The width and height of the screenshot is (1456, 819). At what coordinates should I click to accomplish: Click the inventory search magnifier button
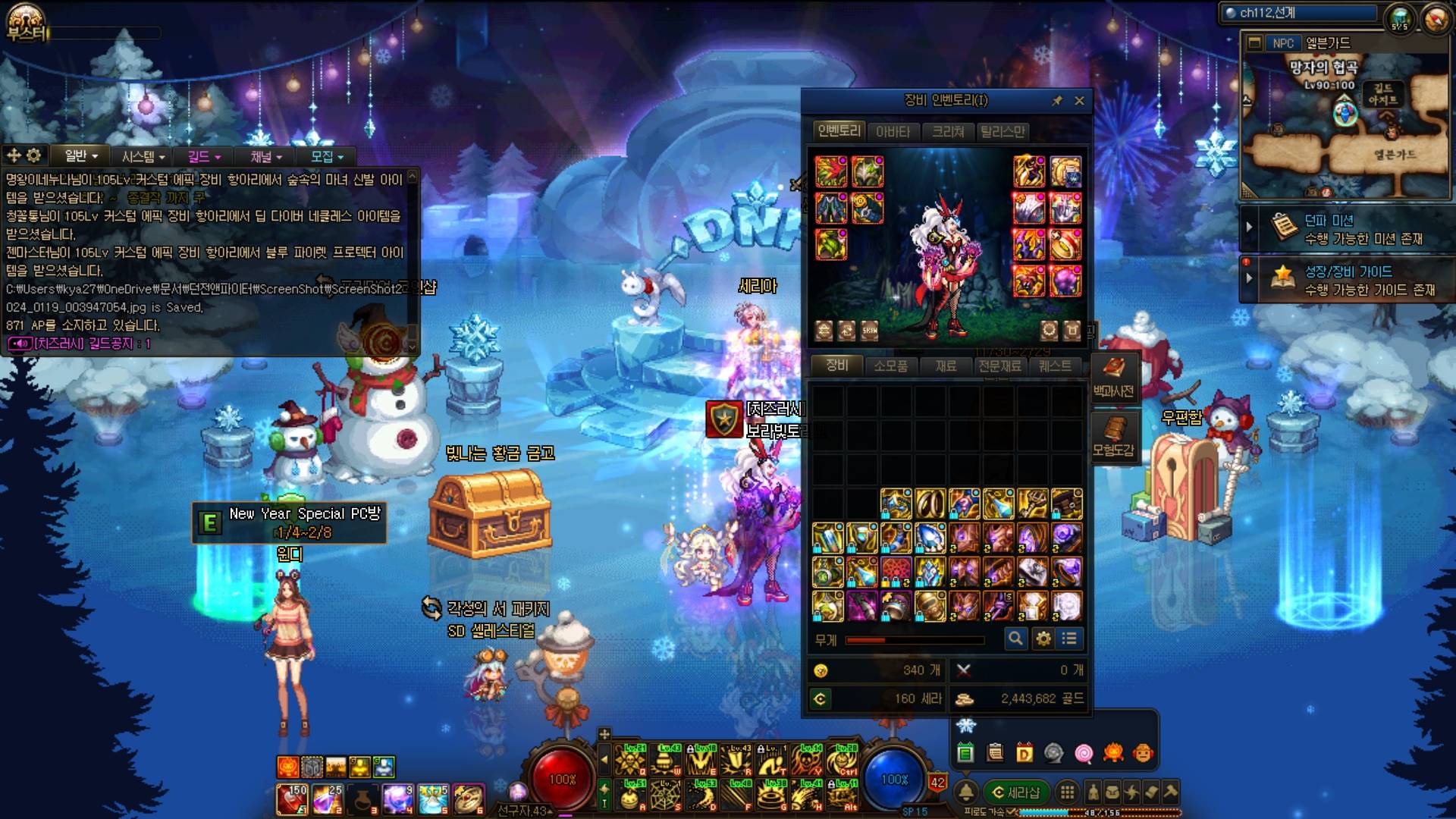tap(1015, 639)
